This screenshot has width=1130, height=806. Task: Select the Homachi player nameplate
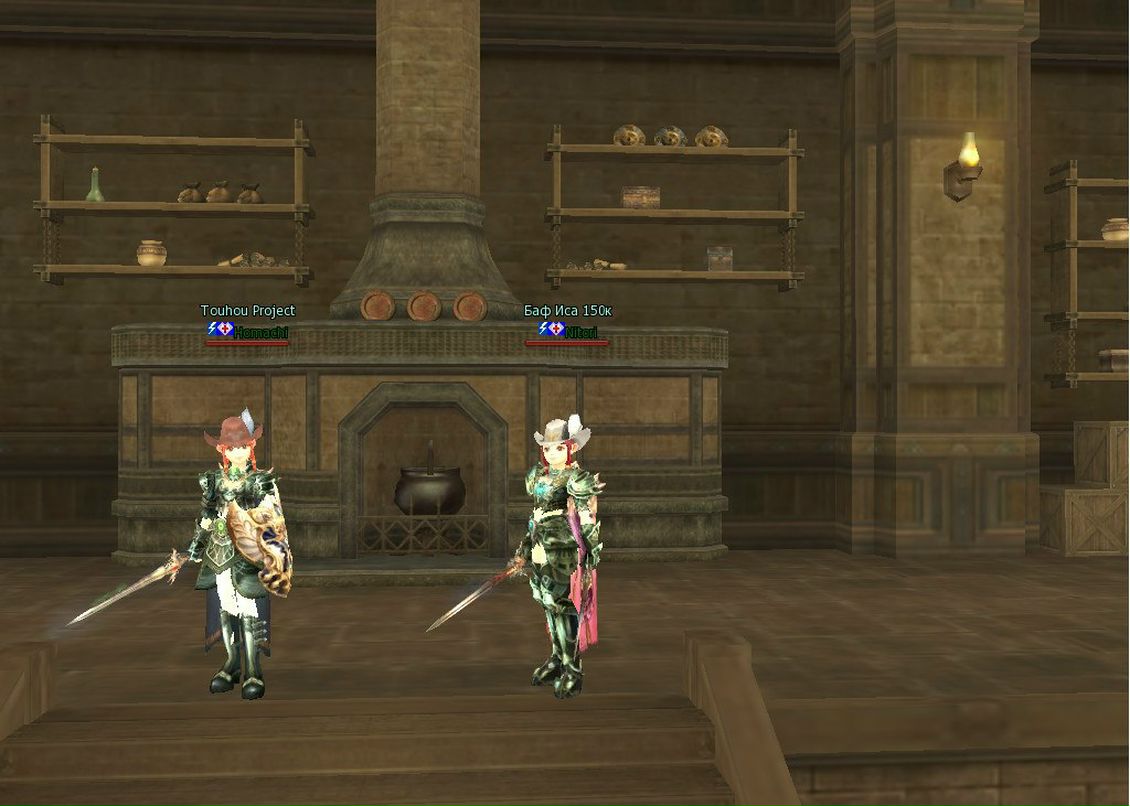(x=259, y=331)
